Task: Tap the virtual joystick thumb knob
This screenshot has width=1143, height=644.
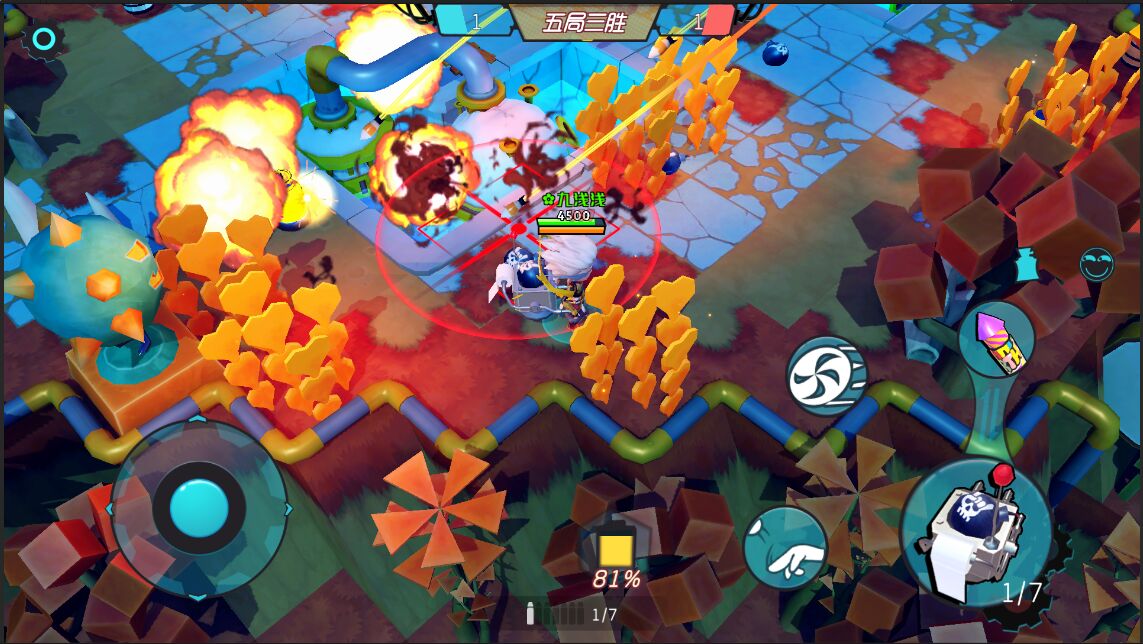Action: pyautogui.click(x=199, y=509)
